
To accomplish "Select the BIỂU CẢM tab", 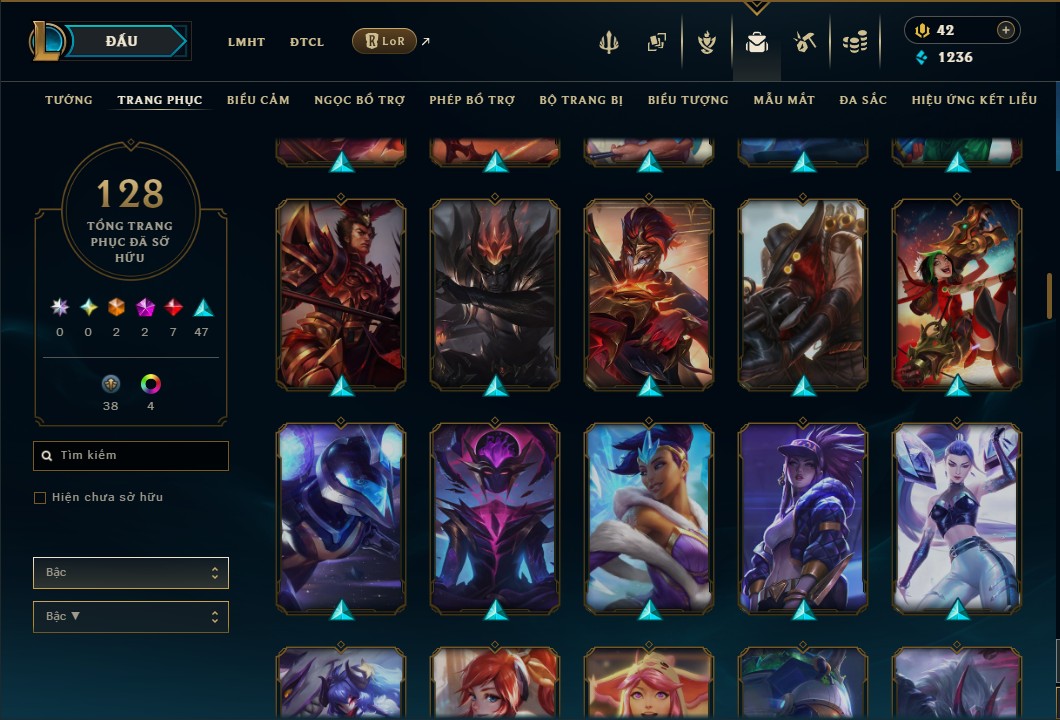I will (258, 100).
